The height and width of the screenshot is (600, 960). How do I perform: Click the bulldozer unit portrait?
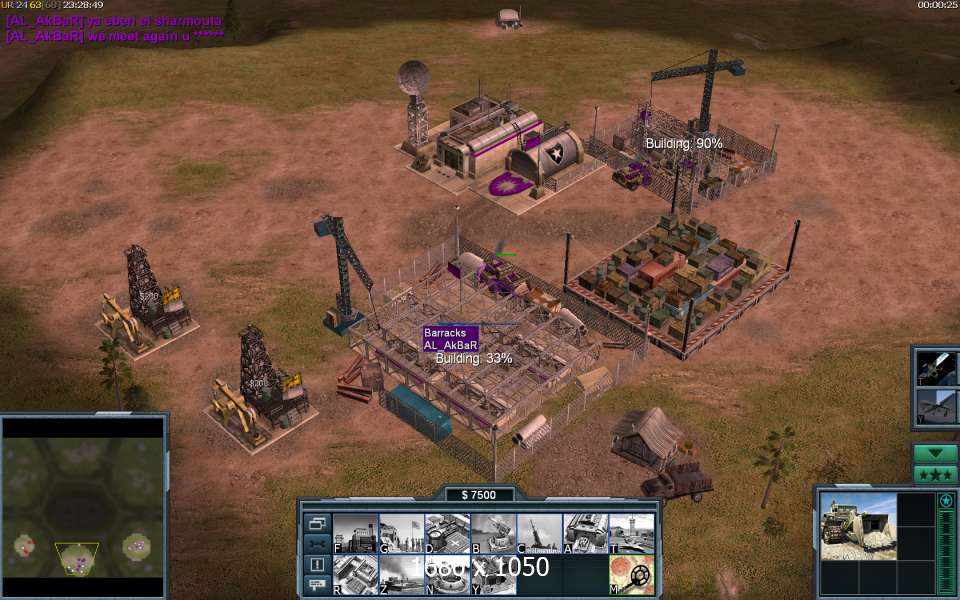[858, 525]
